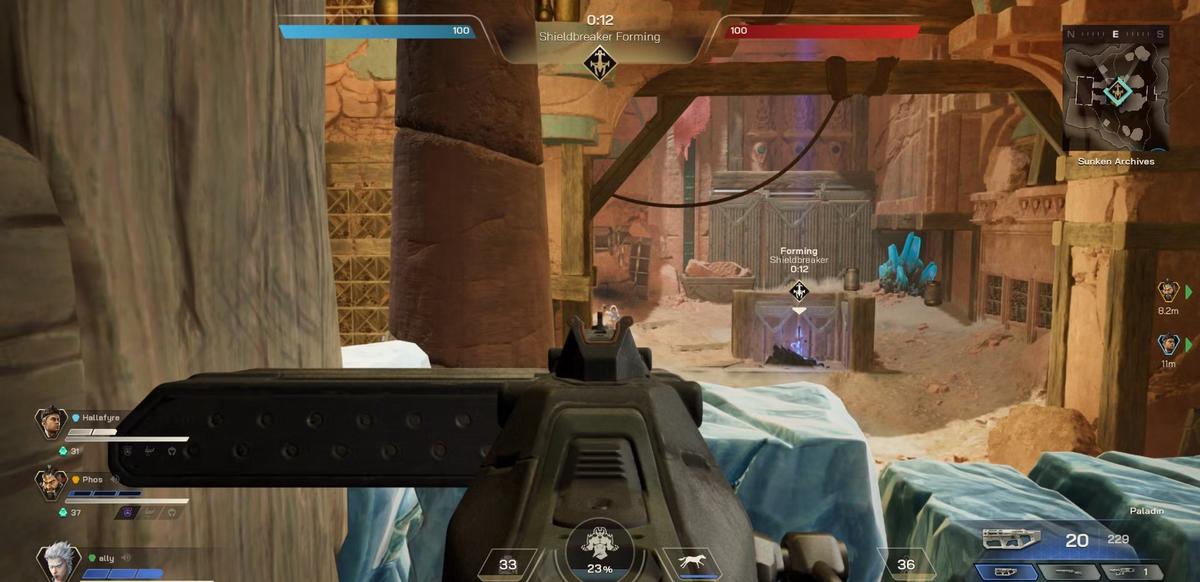Screen dimensions: 1200x582
Task: Click the white-haired ally portrait
Action: [x=58, y=561]
